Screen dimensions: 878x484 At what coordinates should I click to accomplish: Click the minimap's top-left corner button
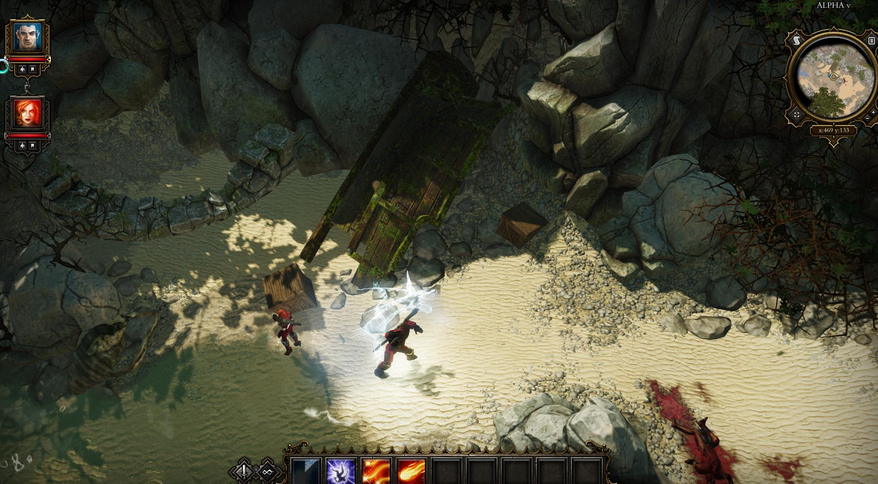tap(796, 38)
